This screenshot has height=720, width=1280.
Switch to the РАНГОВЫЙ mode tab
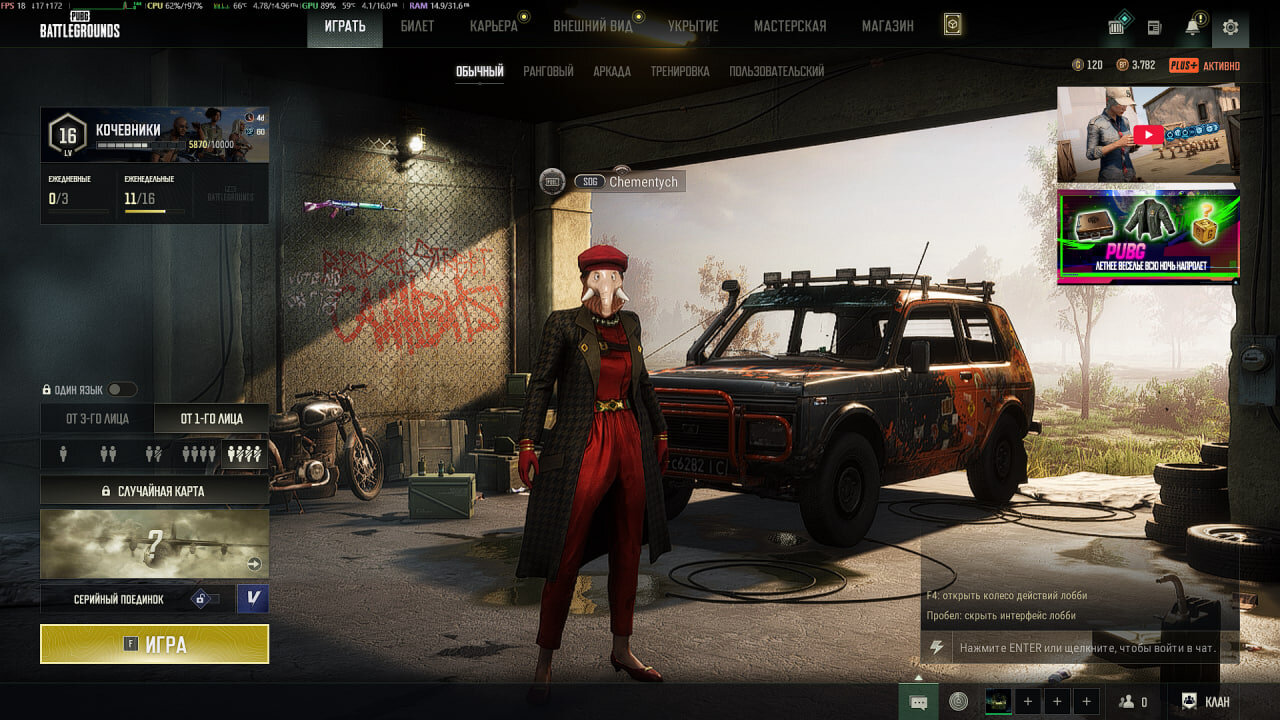point(548,71)
